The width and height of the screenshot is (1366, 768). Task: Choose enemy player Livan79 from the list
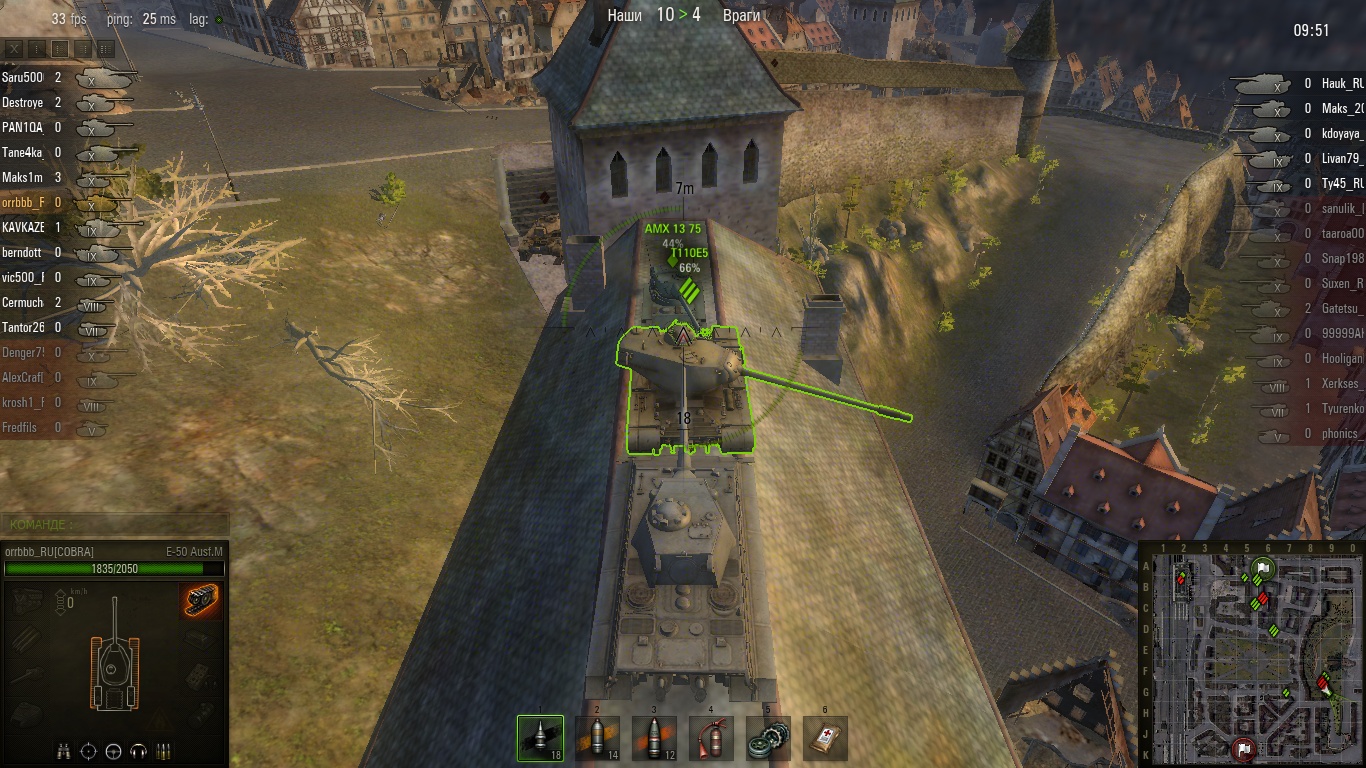click(x=1342, y=159)
